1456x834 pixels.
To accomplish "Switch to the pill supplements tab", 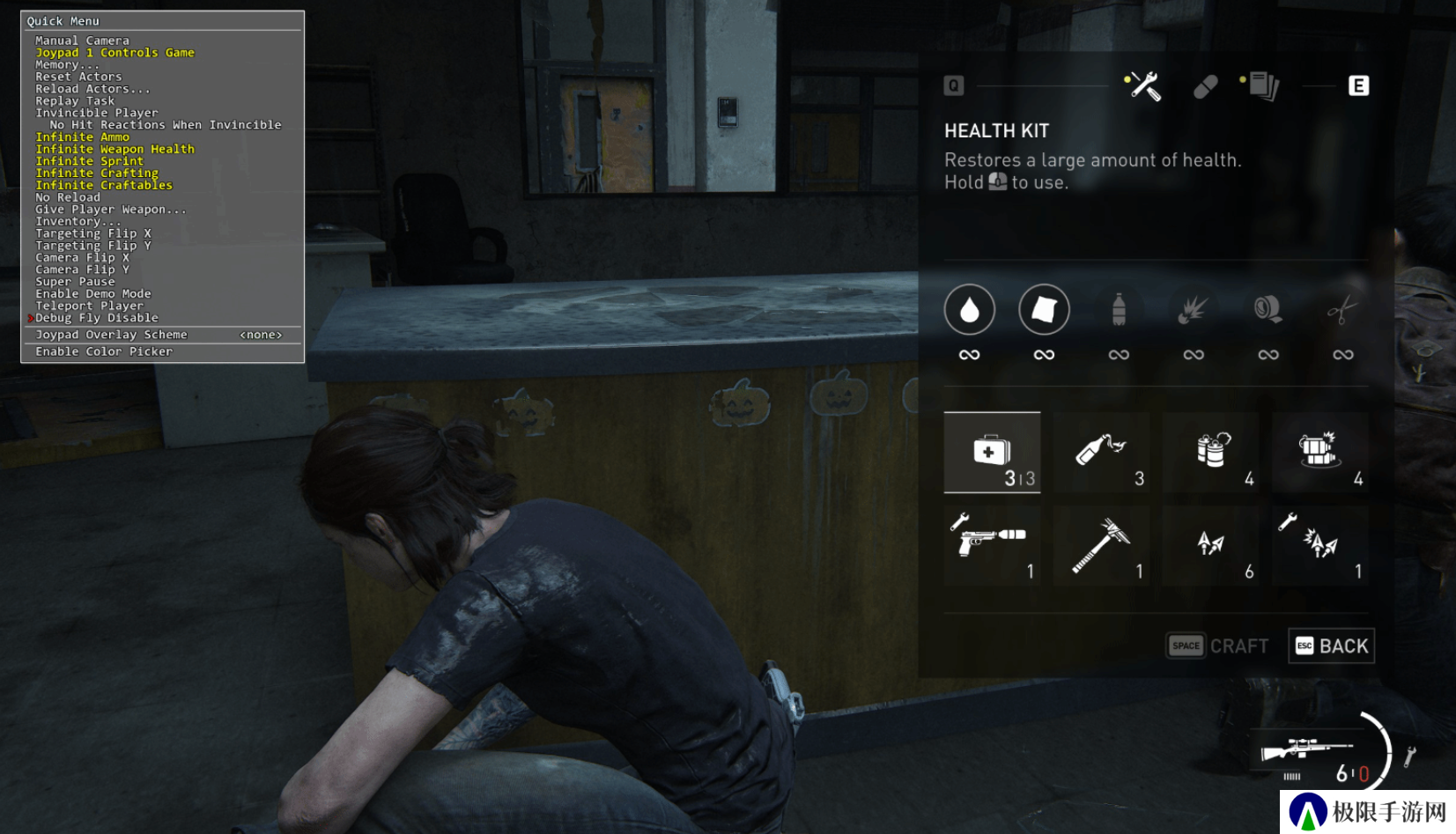I will point(1205,86).
